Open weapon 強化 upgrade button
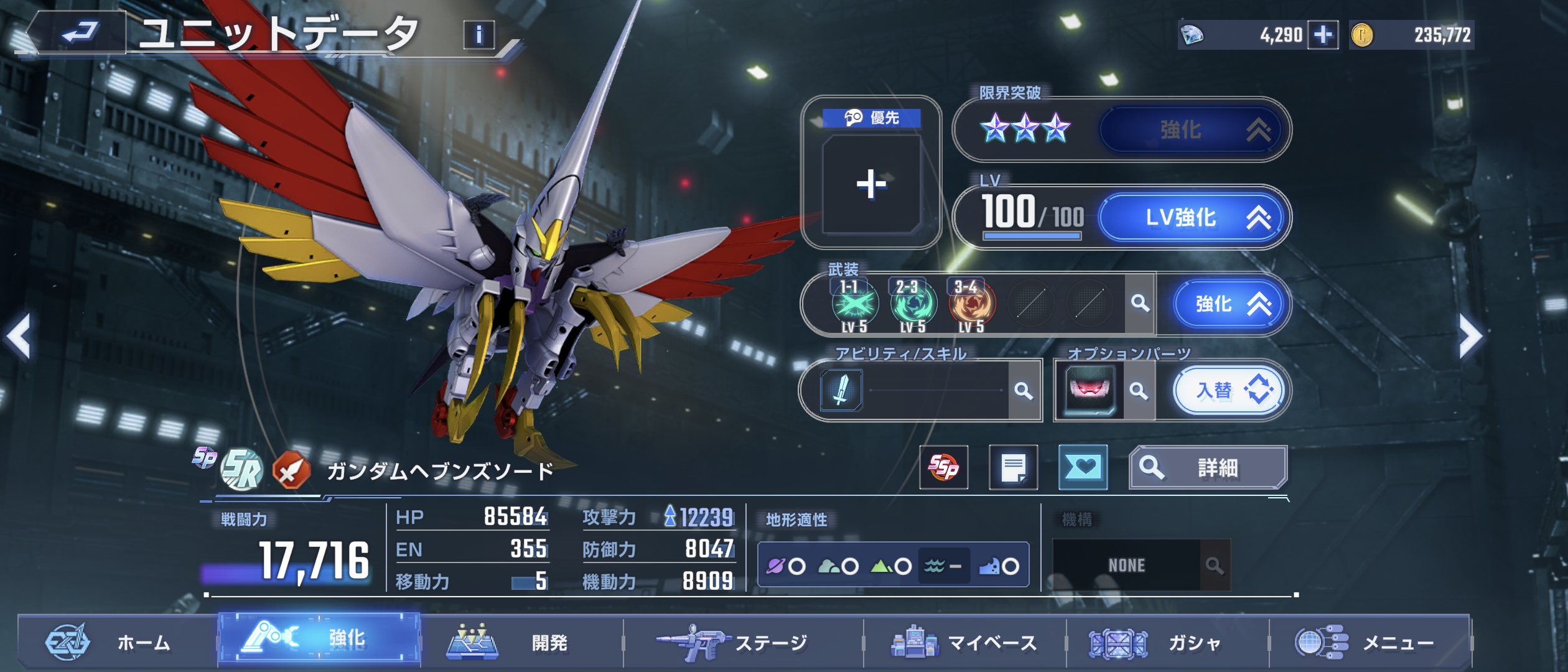Screen dimensions: 1568x672 coord(1228,304)
